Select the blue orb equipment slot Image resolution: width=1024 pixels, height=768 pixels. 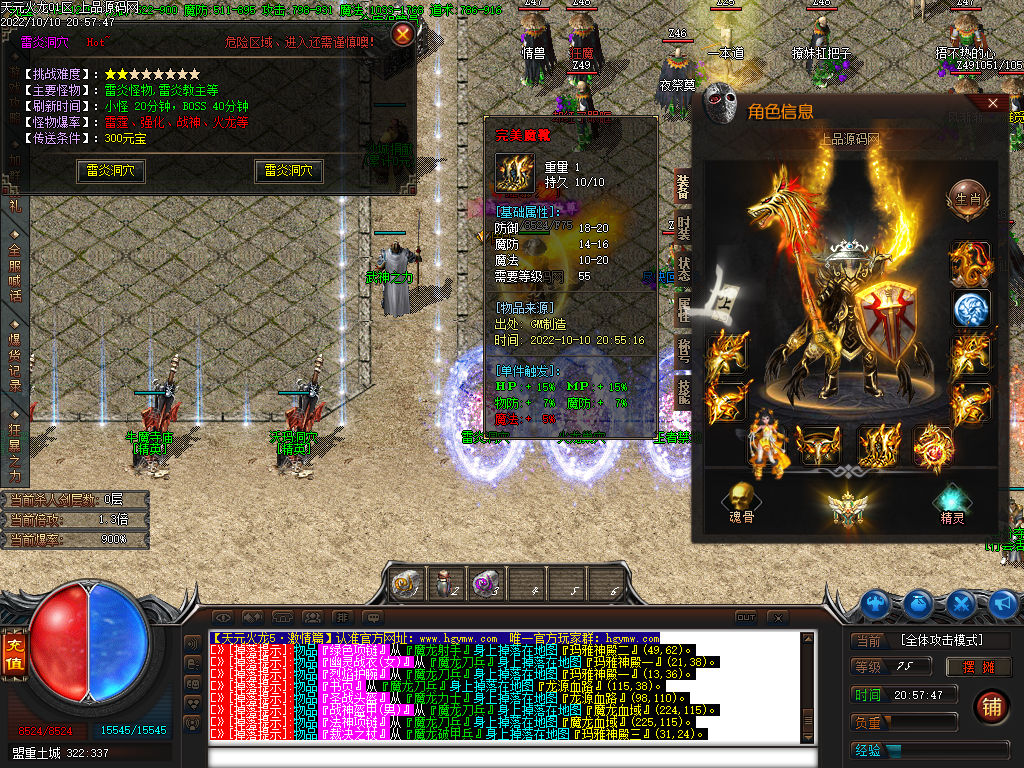coord(970,309)
